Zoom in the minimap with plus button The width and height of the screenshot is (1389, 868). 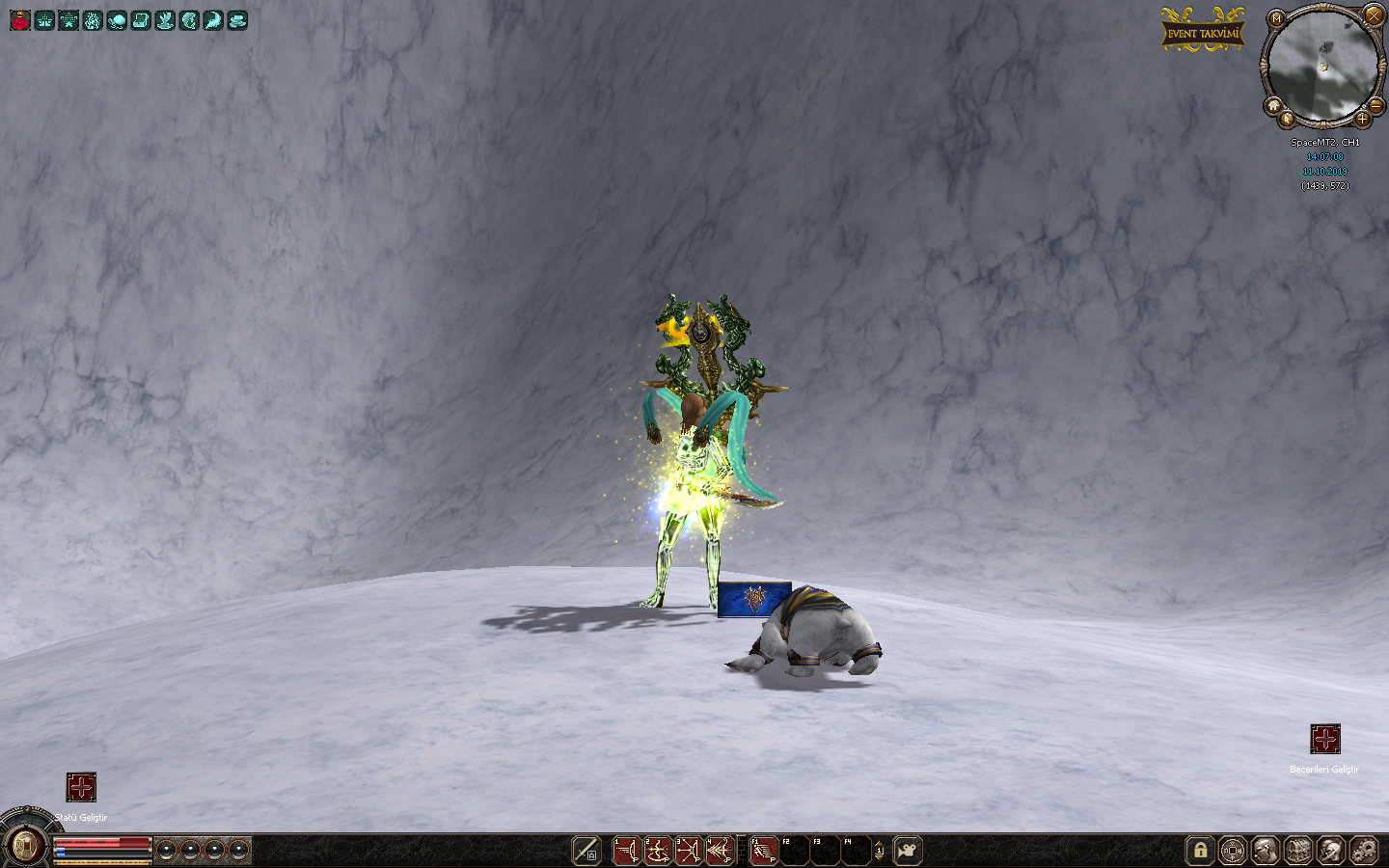coord(1362,120)
